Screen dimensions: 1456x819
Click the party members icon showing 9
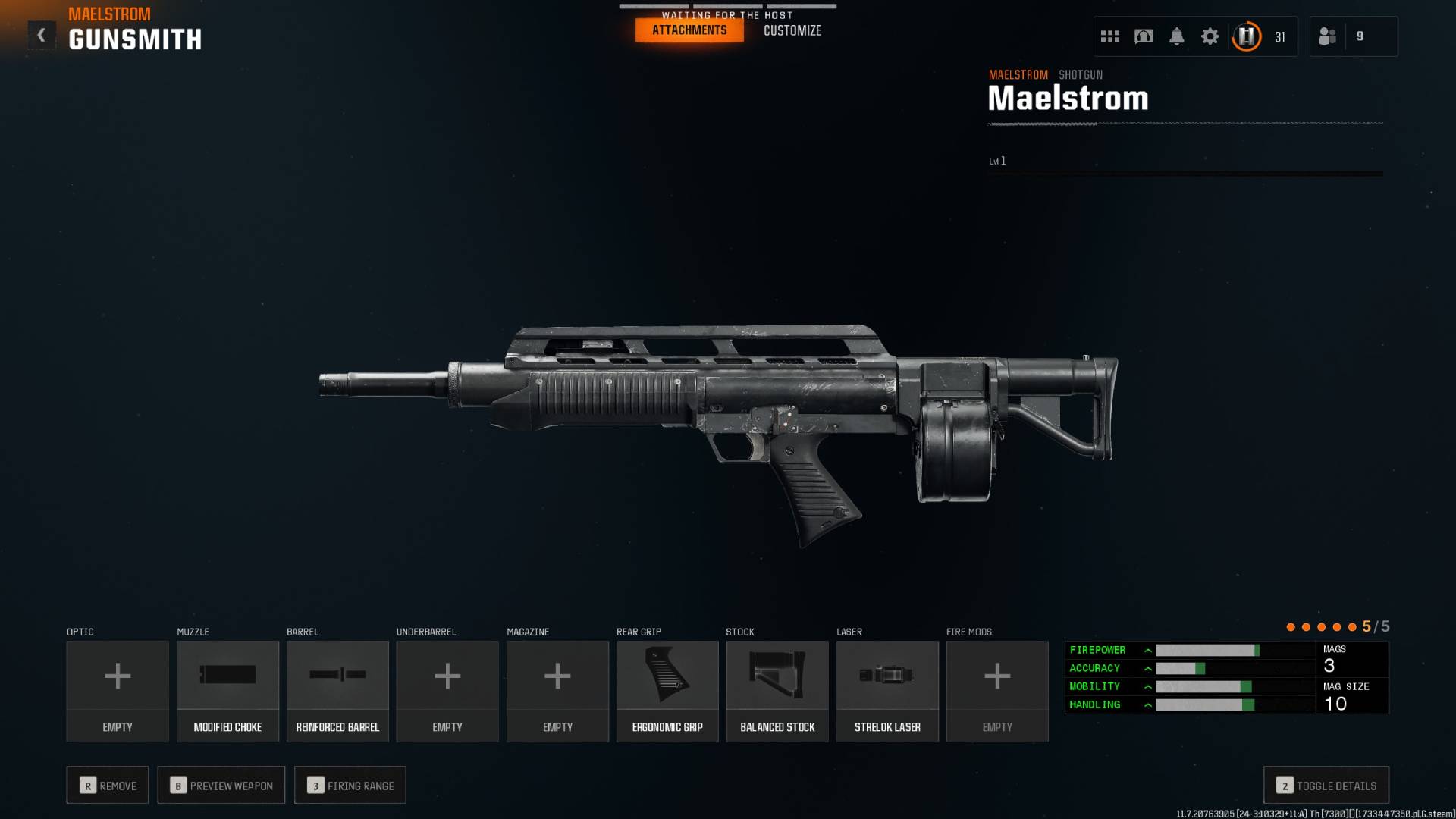click(x=1354, y=36)
